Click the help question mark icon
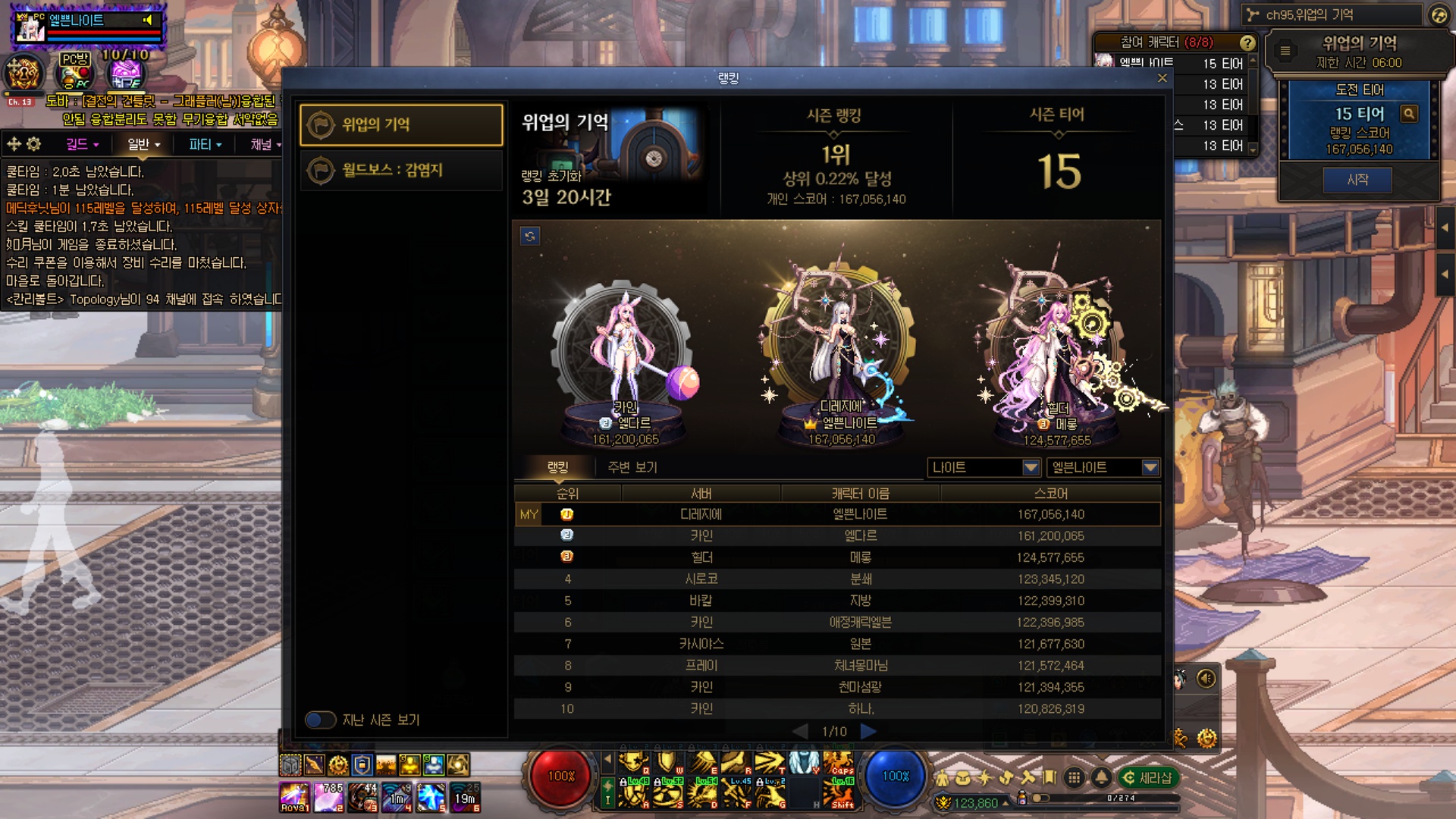Viewport: 1456px width, 819px height. 1247,42
